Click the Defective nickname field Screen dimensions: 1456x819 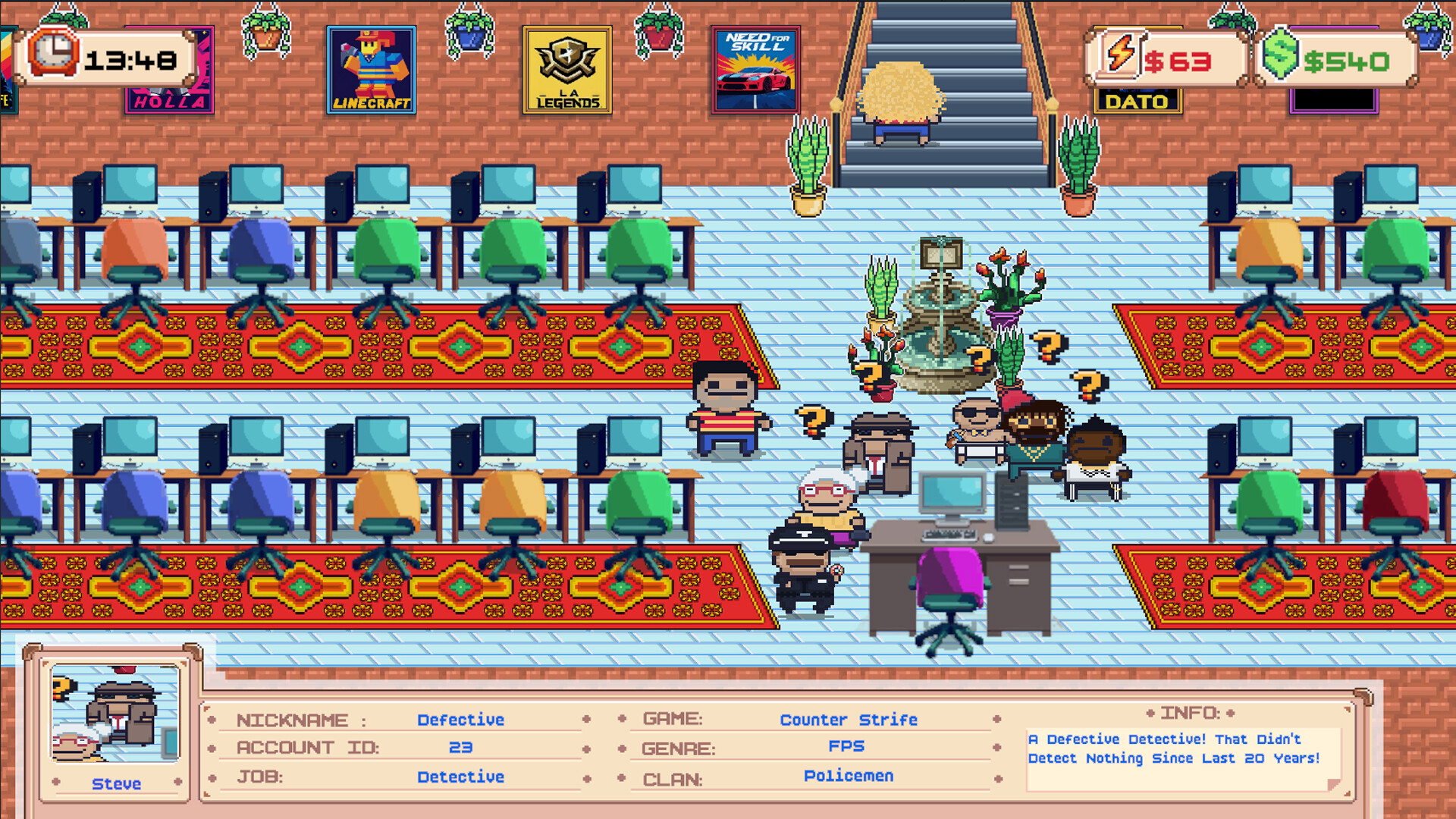(460, 720)
